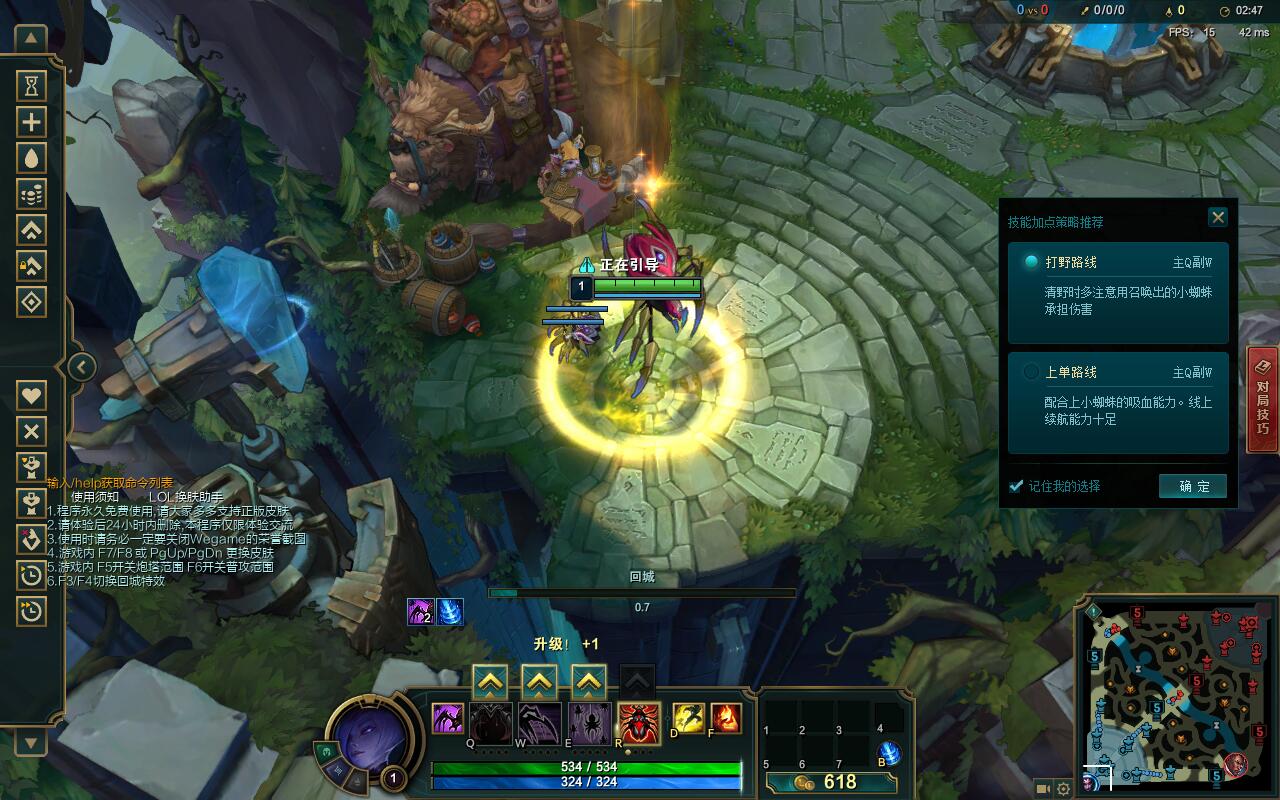Close the skill point recommendation panel
The width and height of the screenshot is (1280, 800).
click(1217, 217)
